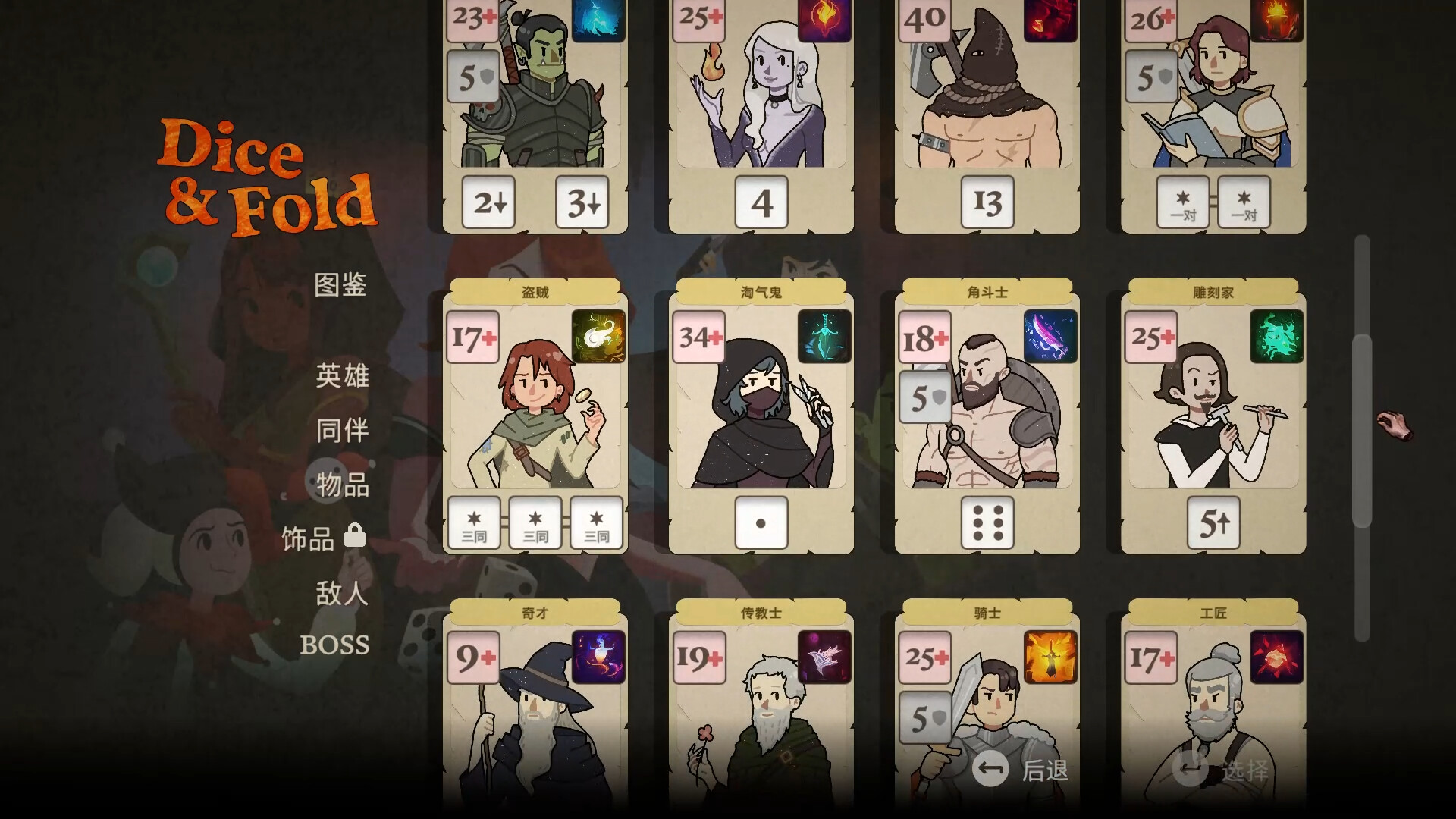
Task: Click the 传教士 card's purple skill icon
Action: coord(824,657)
